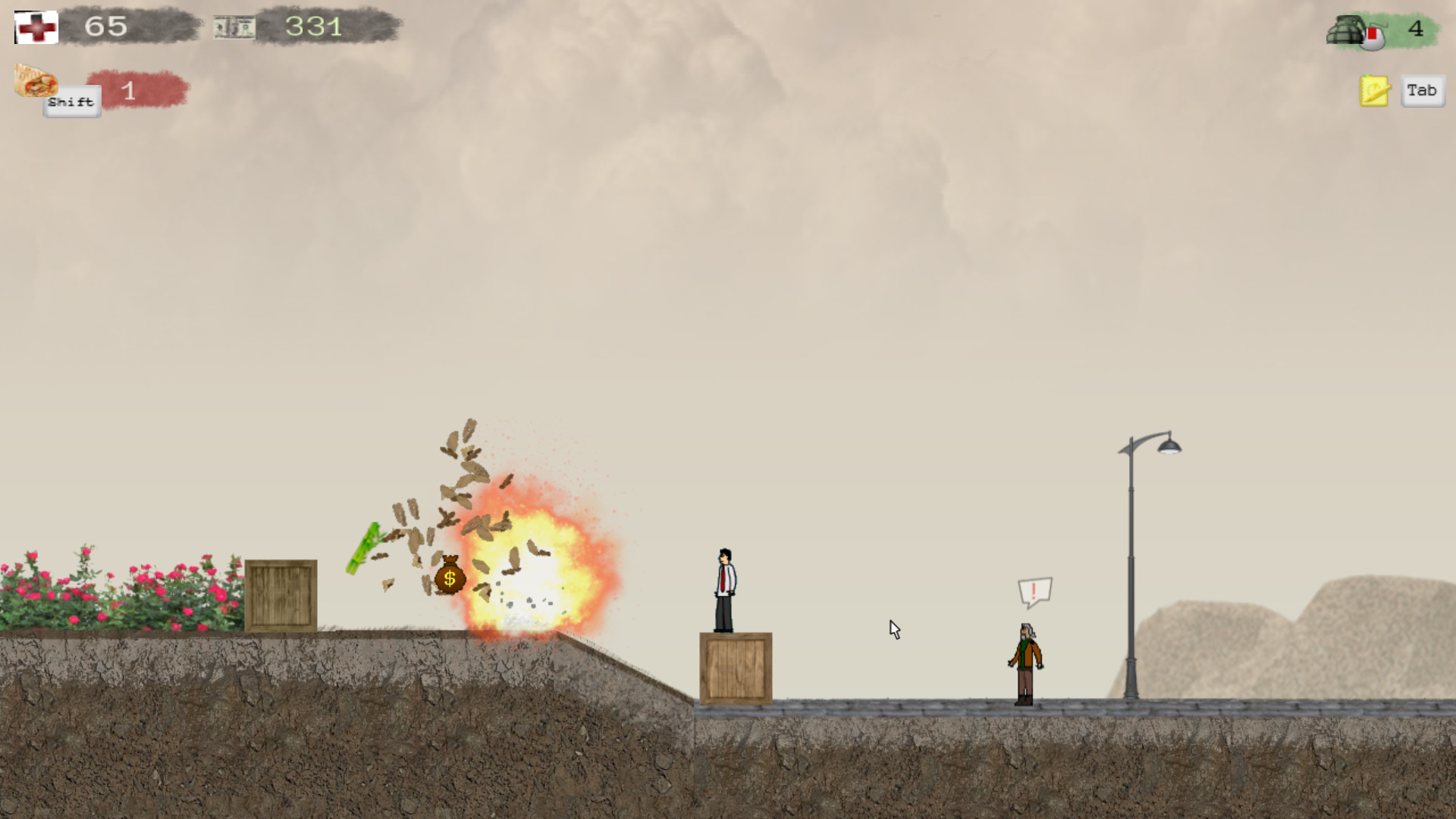Image resolution: width=1456 pixels, height=819 pixels.
Task: Toggle the red counter next to the shawarma
Action: (129, 90)
